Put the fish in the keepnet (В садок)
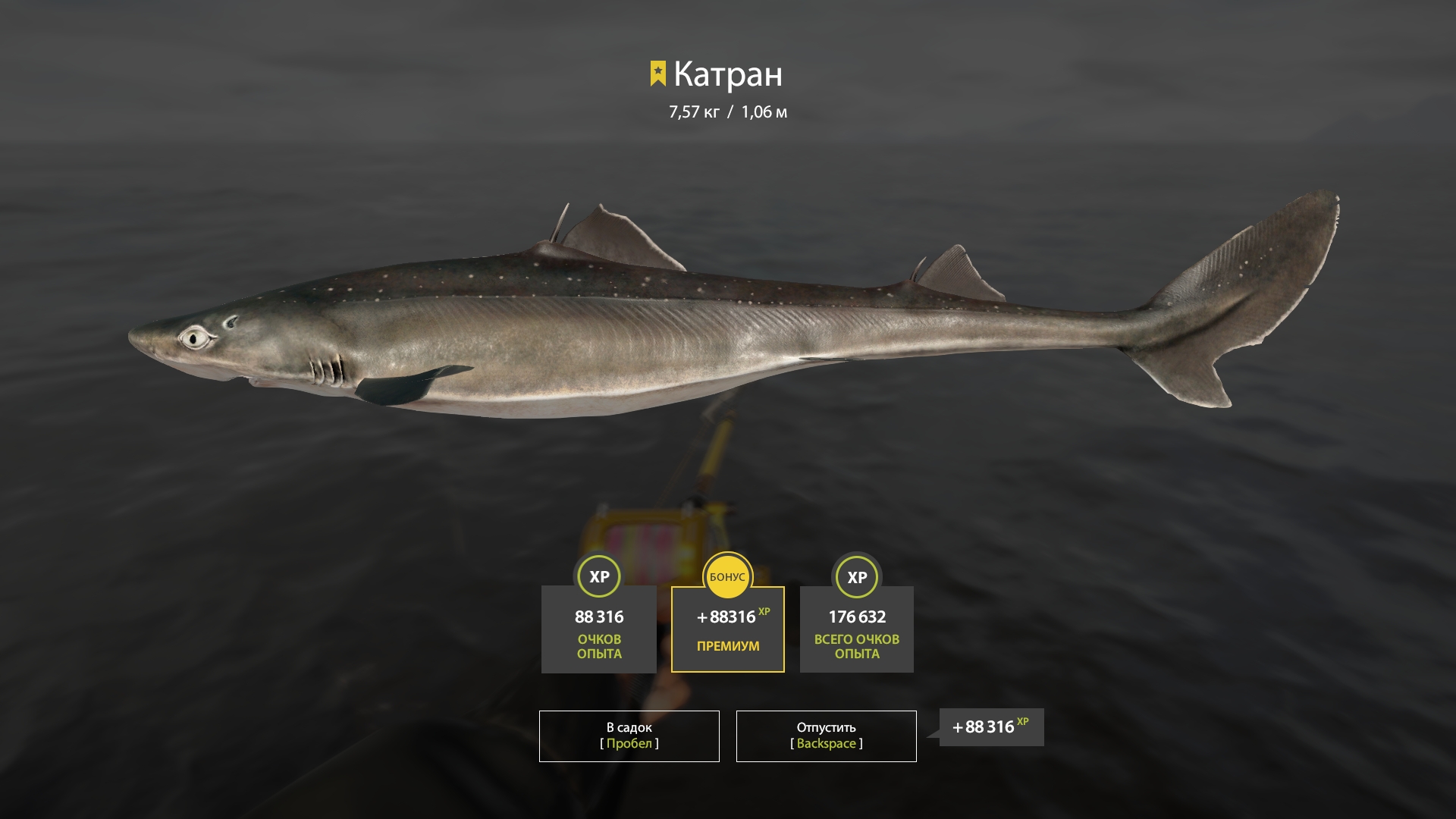This screenshot has width=1456, height=819. 629,736
